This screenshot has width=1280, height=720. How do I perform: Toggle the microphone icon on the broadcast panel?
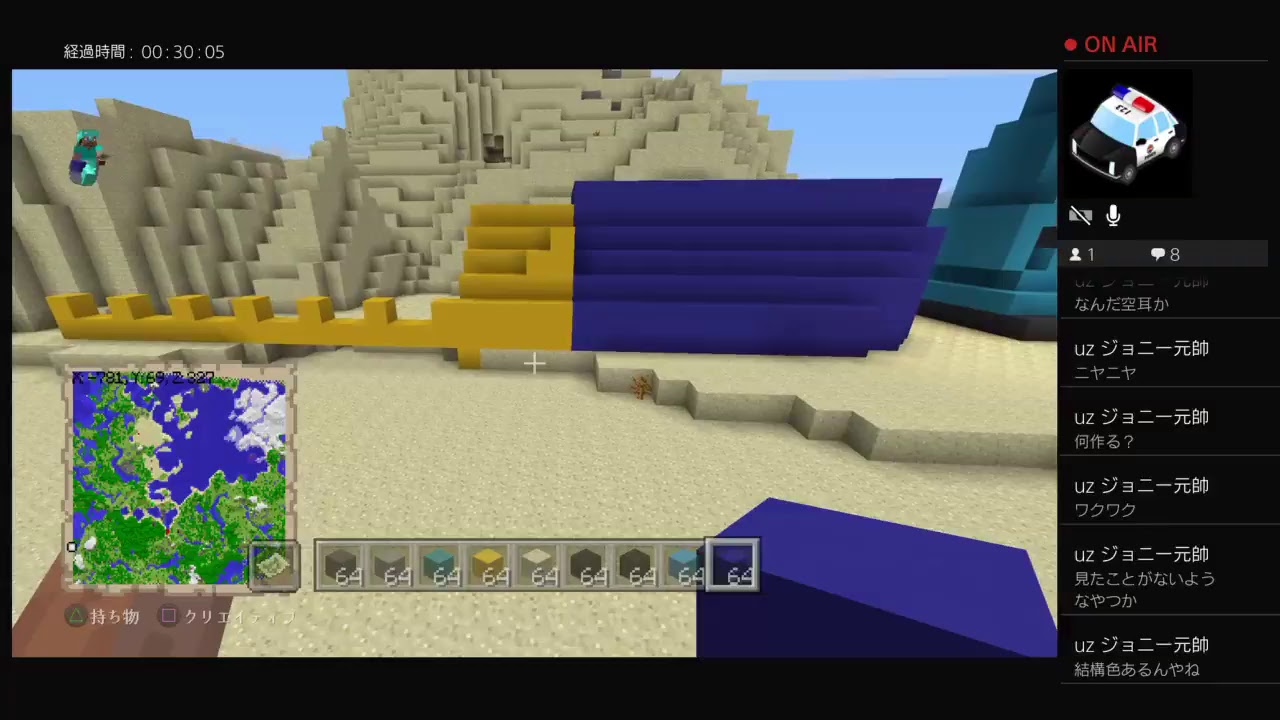click(1113, 215)
